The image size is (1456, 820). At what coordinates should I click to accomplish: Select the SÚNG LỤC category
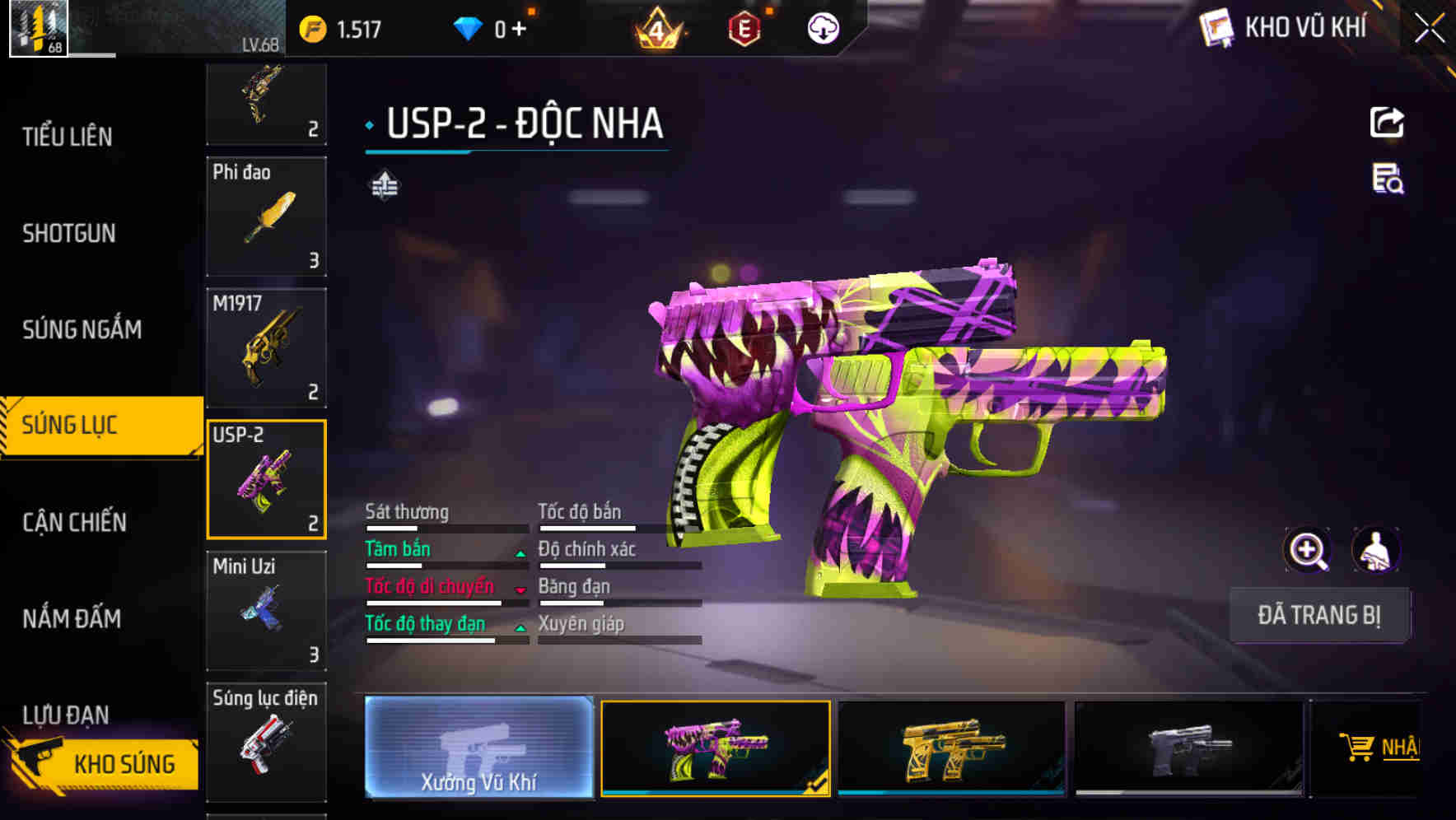[70, 425]
